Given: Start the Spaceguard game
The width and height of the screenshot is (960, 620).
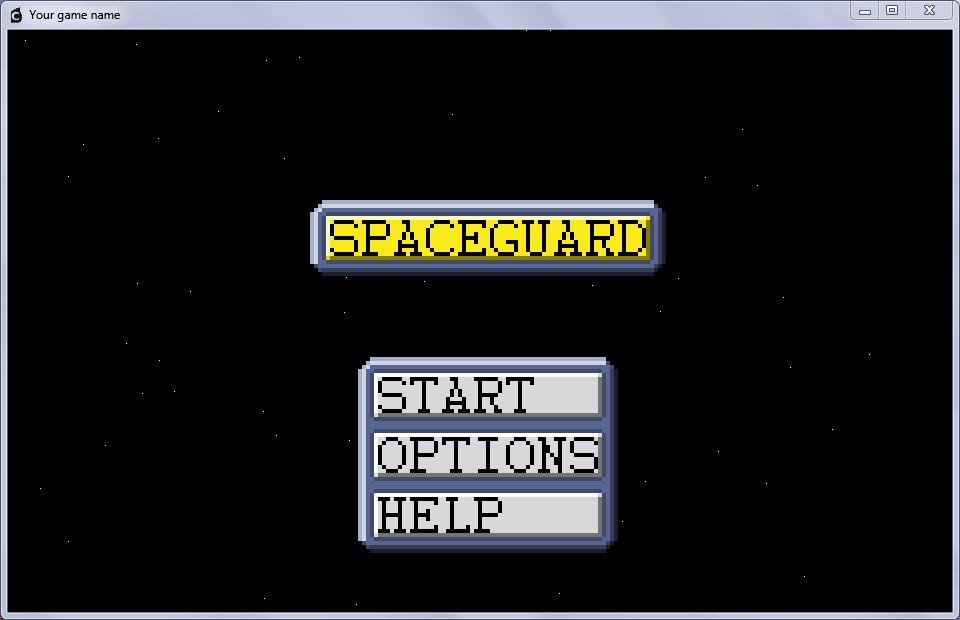Looking at the screenshot, I should [x=487, y=395].
